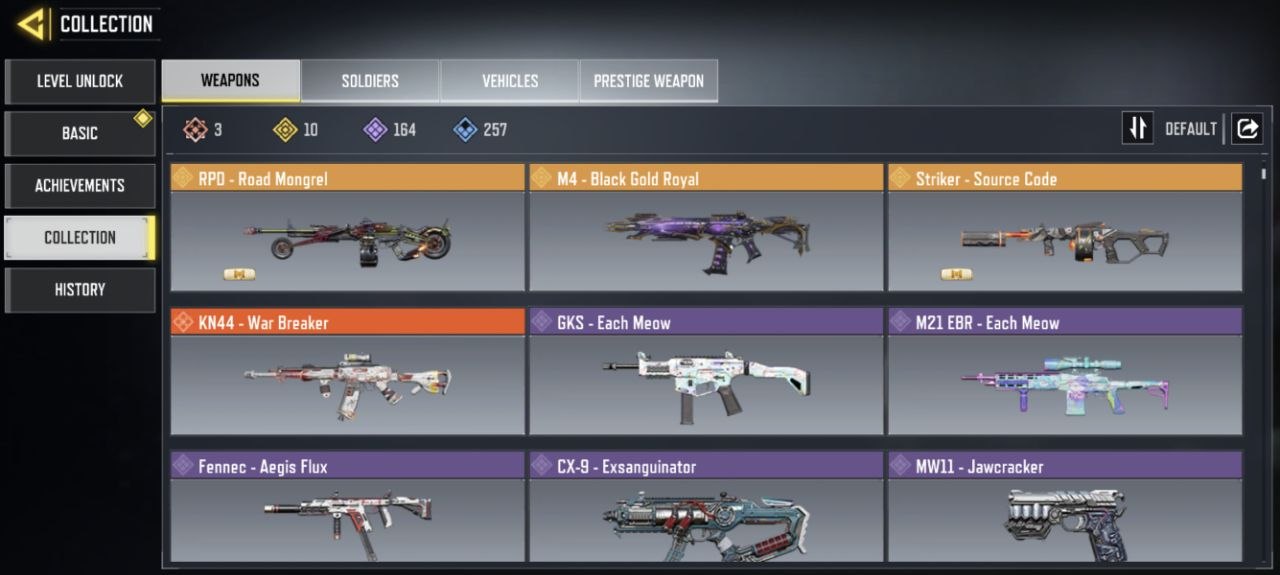1280x575 pixels.
Task: View the CX-9 - Exsanguinator card
Action: click(706, 510)
